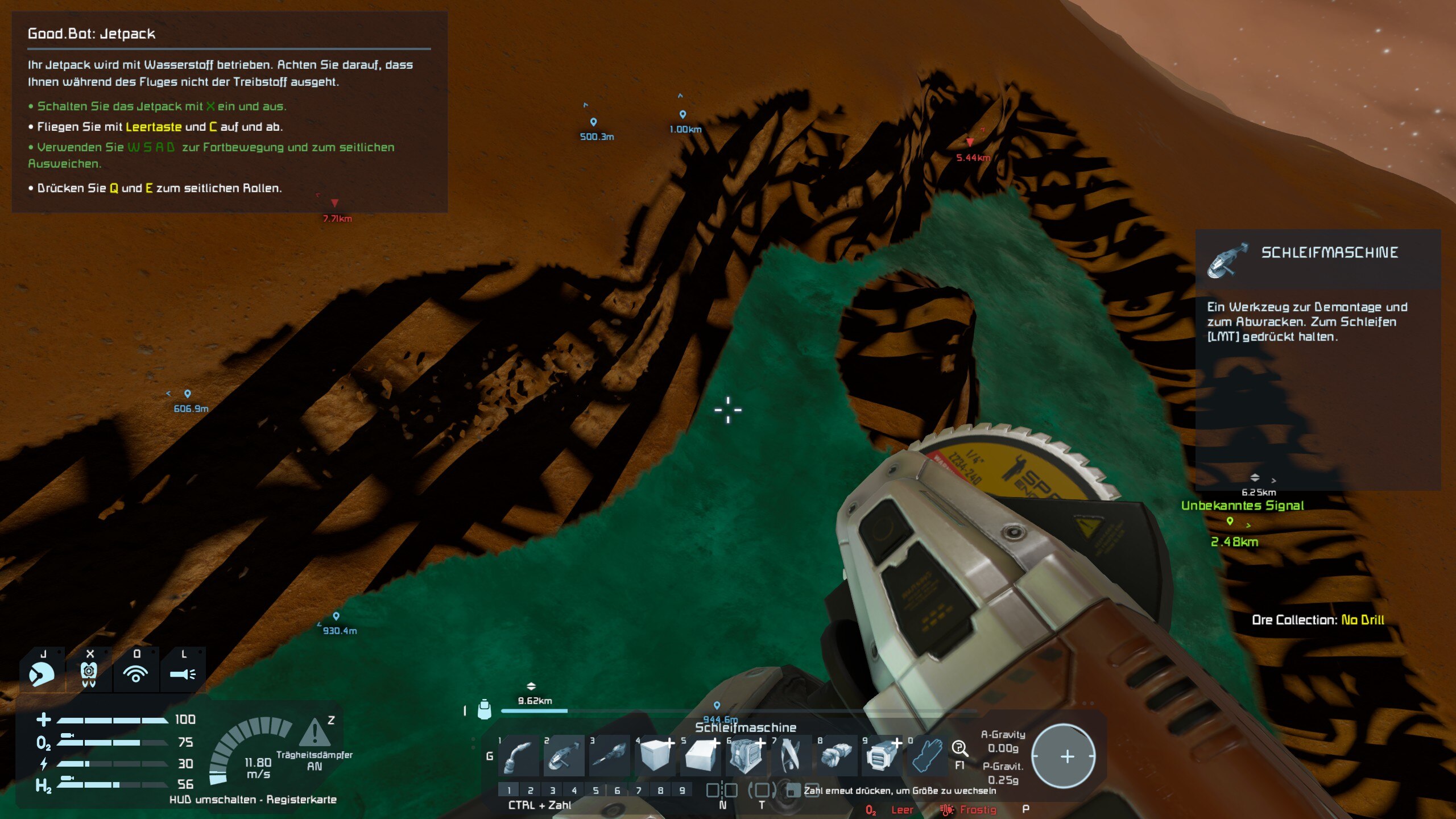Switch to toolbar page 9
Image resolution: width=1456 pixels, height=819 pixels.
coord(682,790)
